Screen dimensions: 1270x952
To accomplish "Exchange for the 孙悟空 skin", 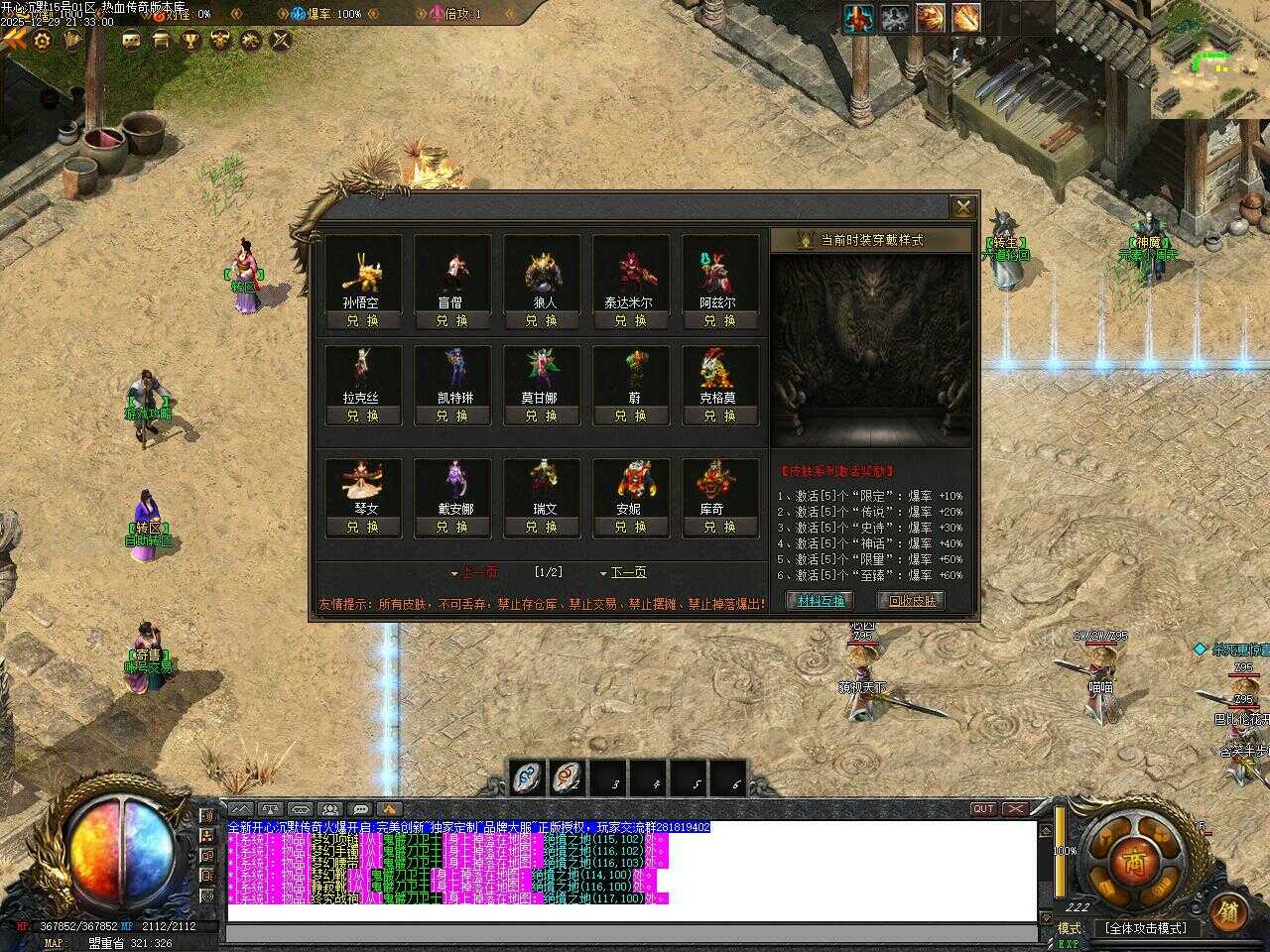I will 362,320.
